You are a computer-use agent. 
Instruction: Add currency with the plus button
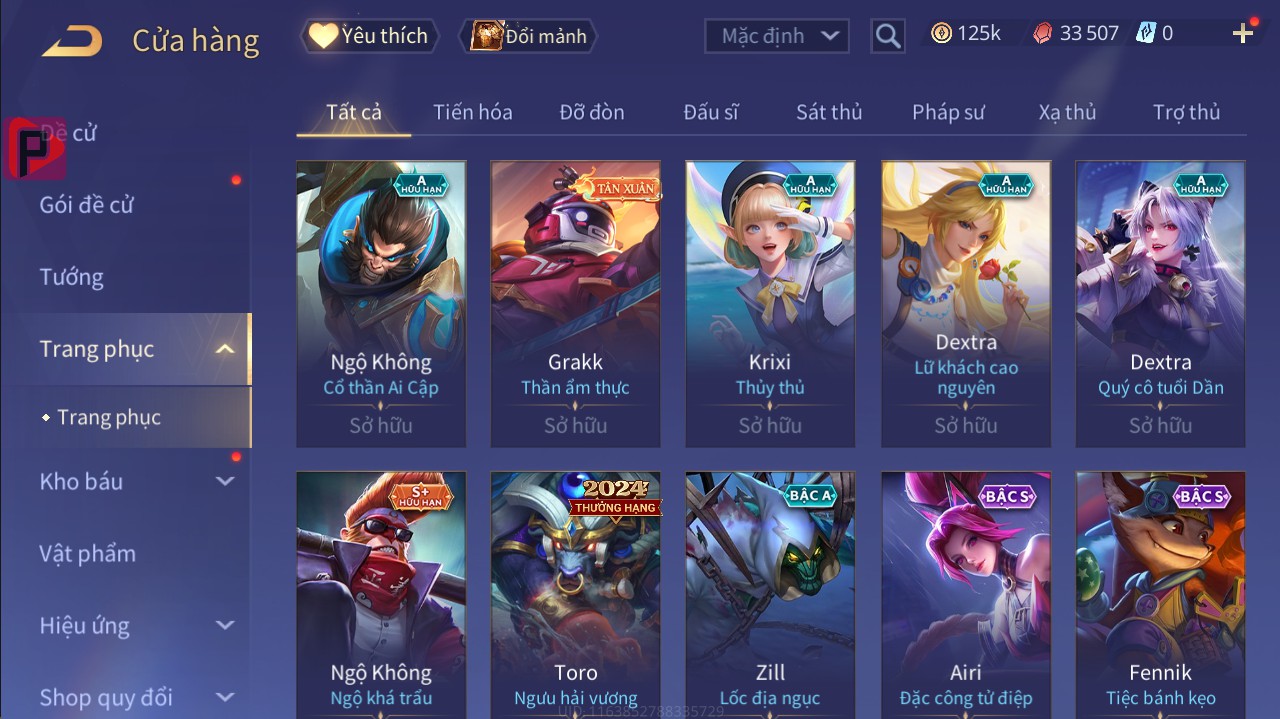(x=1243, y=34)
